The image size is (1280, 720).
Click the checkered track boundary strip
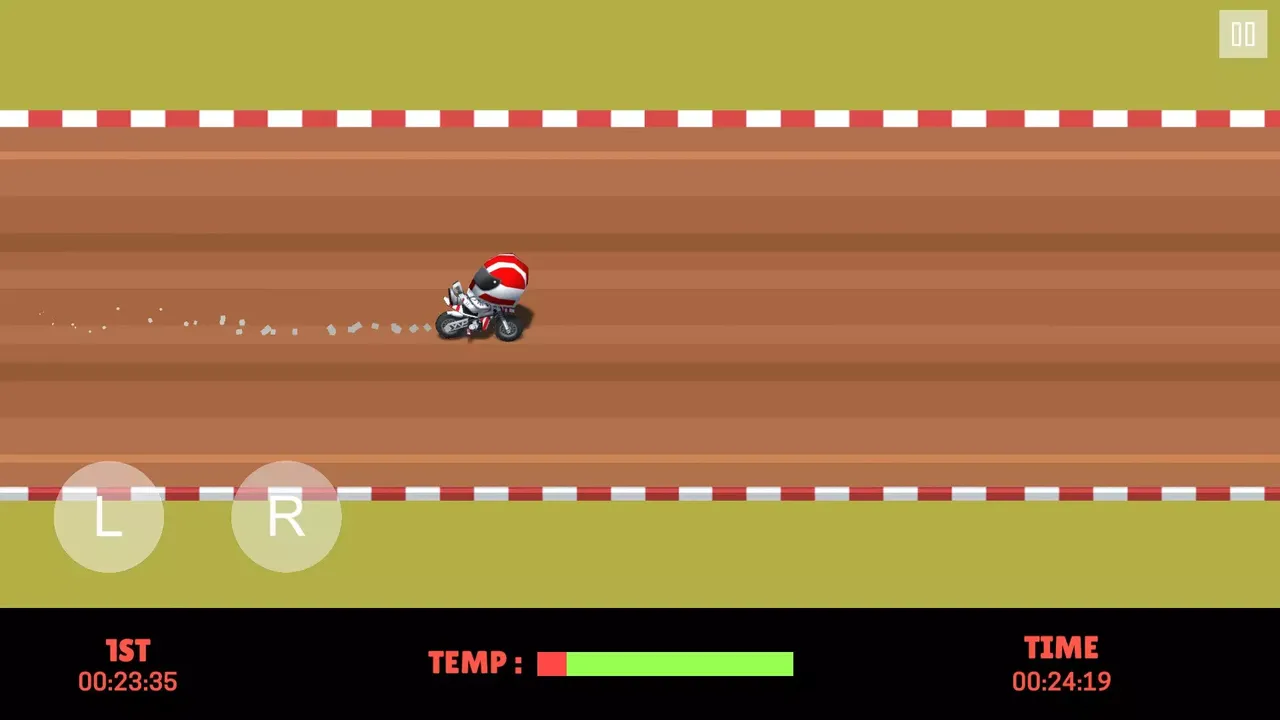tap(640, 116)
